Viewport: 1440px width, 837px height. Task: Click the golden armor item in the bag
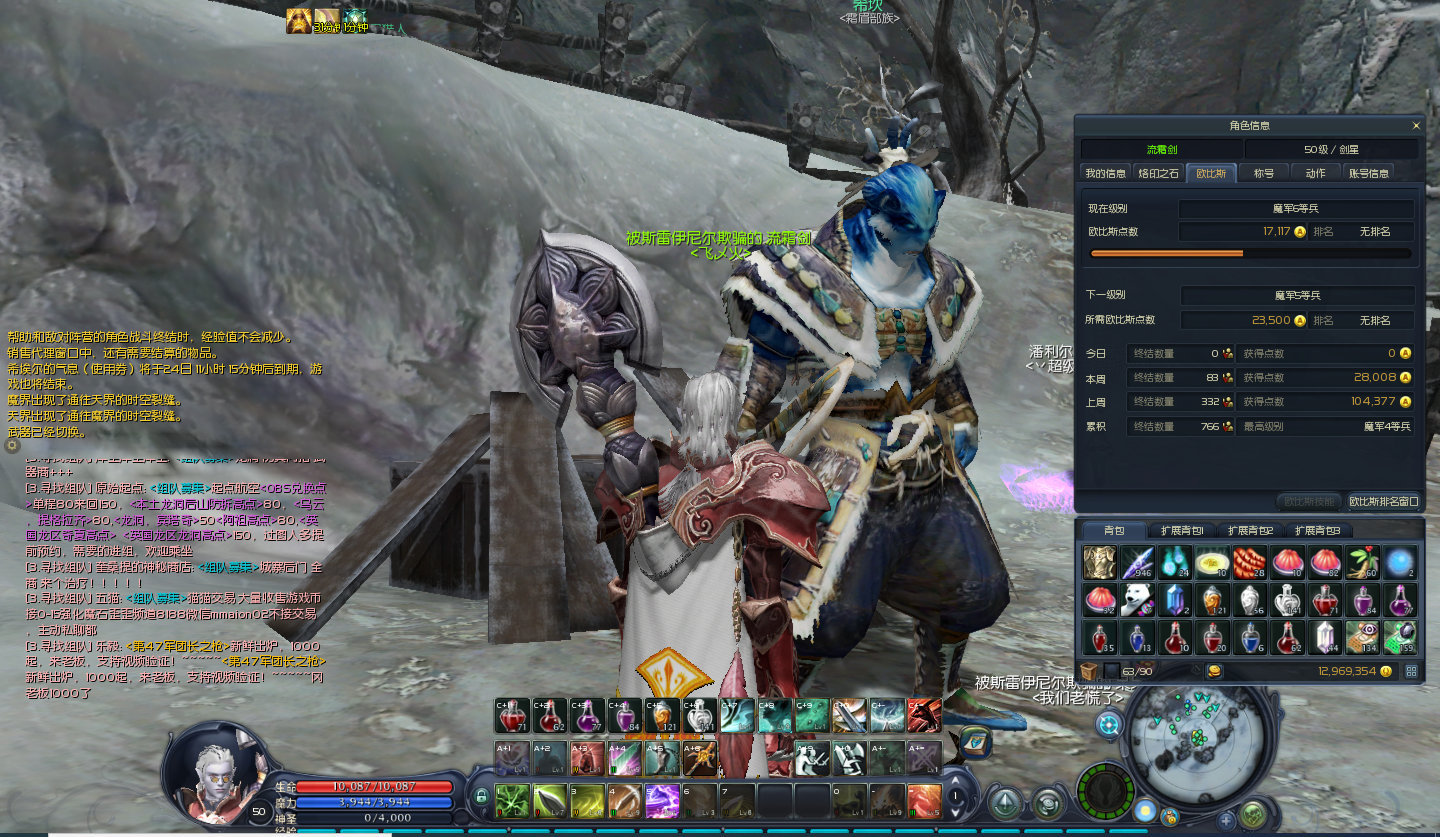(1099, 563)
